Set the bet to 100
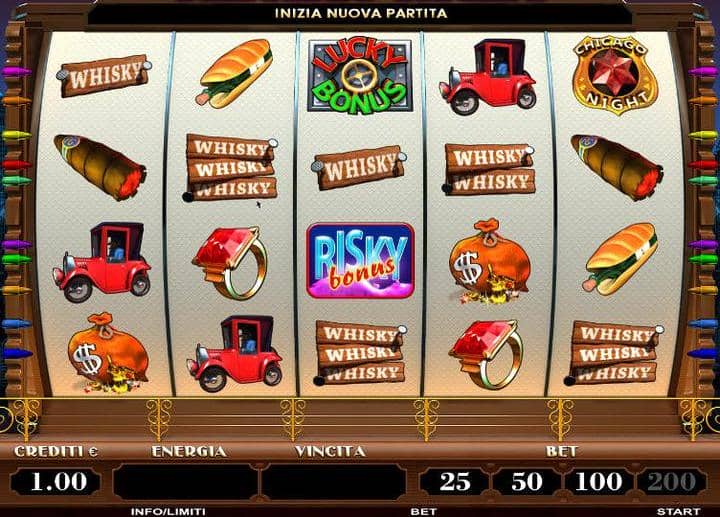This screenshot has height=517, width=720. pos(598,481)
